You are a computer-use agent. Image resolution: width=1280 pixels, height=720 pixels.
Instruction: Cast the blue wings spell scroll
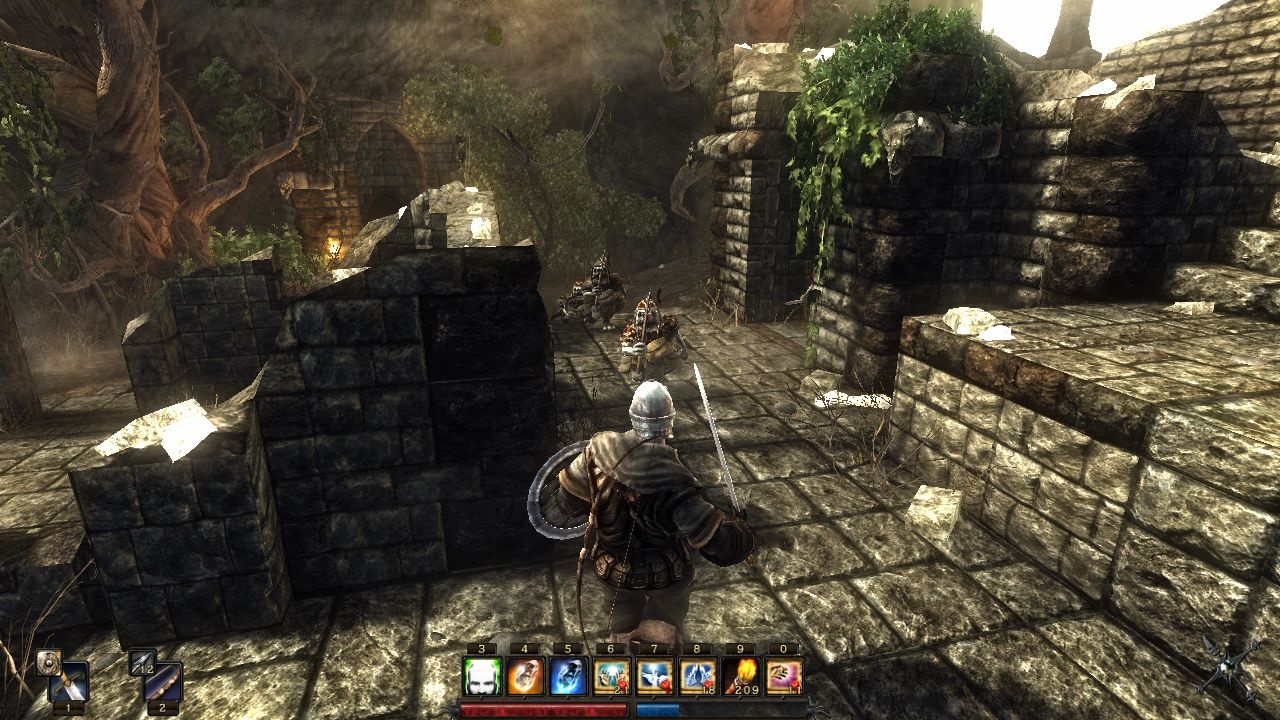pyautogui.click(x=697, y=677)
